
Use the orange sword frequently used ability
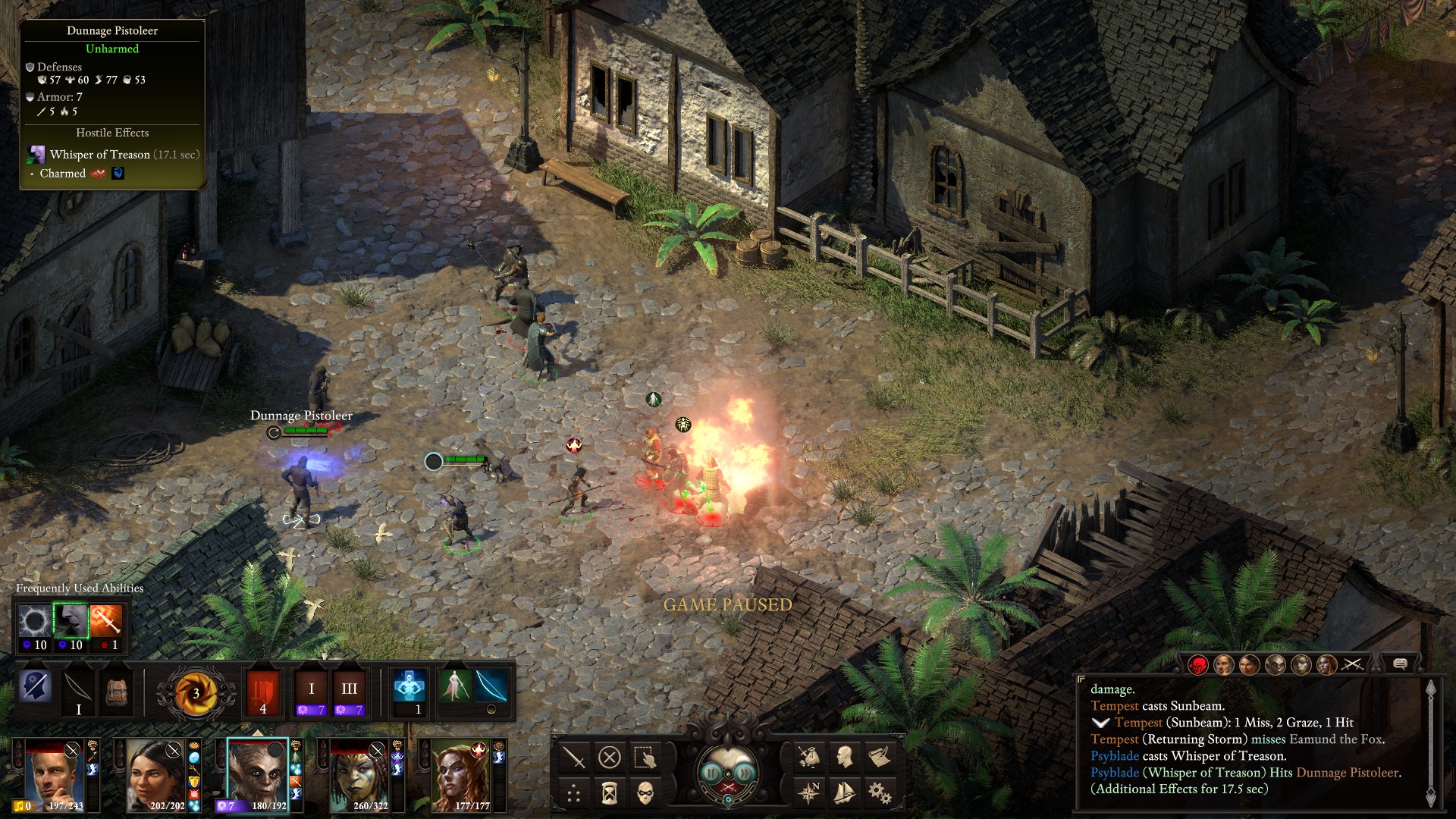pyautogui.click(x=105, y=622)
